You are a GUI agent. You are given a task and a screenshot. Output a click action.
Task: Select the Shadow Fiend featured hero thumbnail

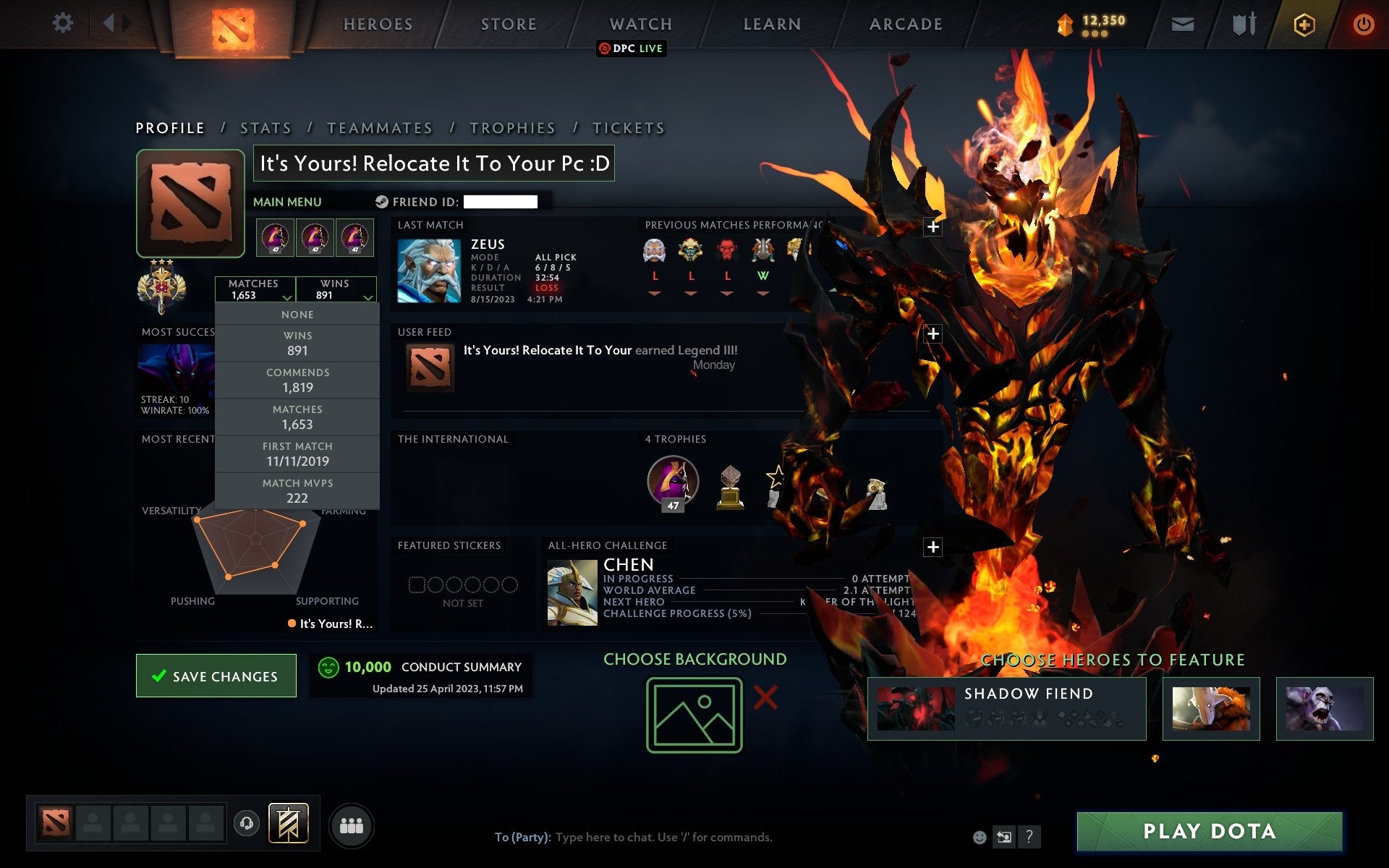pos(915,707)
